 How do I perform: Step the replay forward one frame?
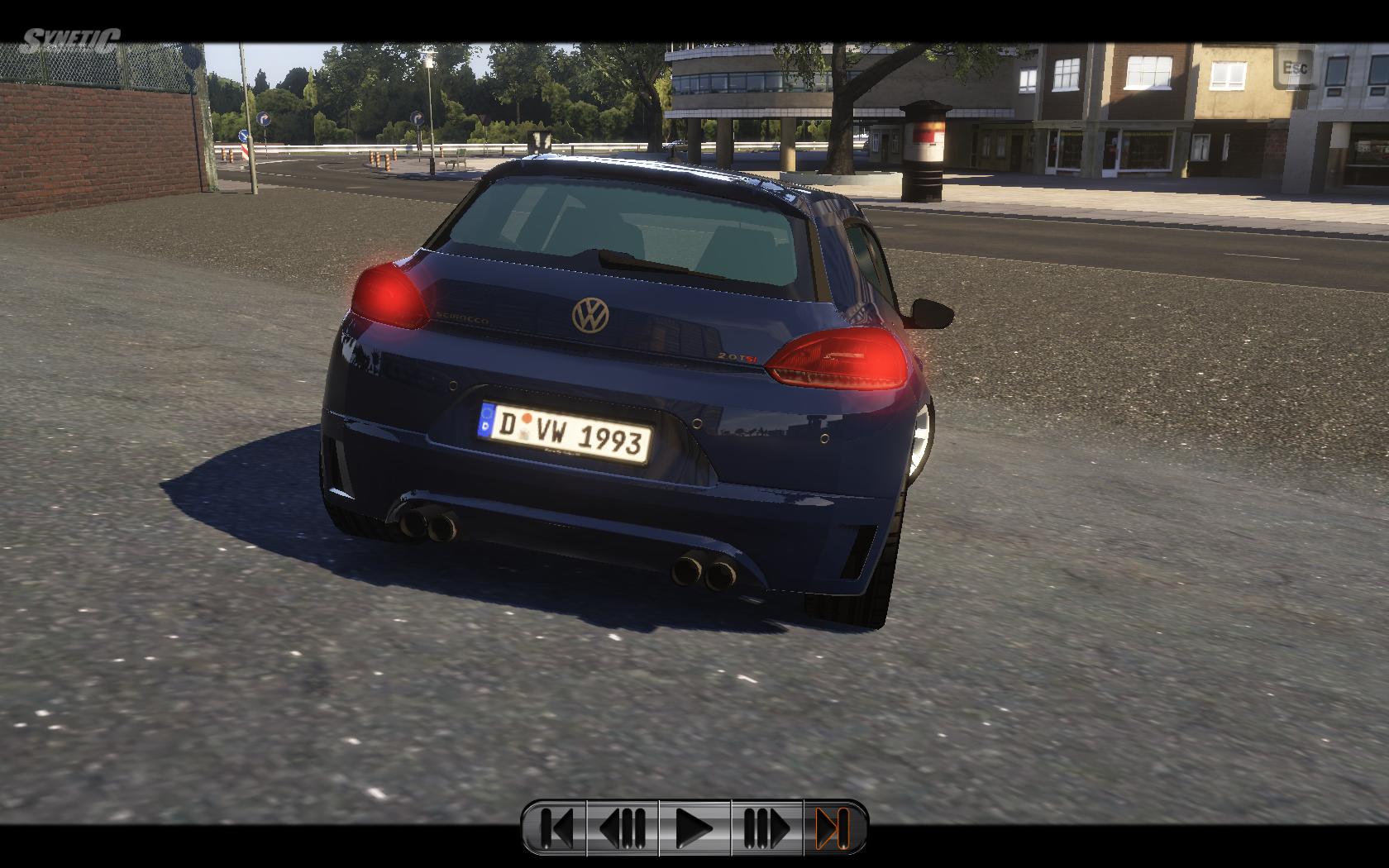(766, 827)
